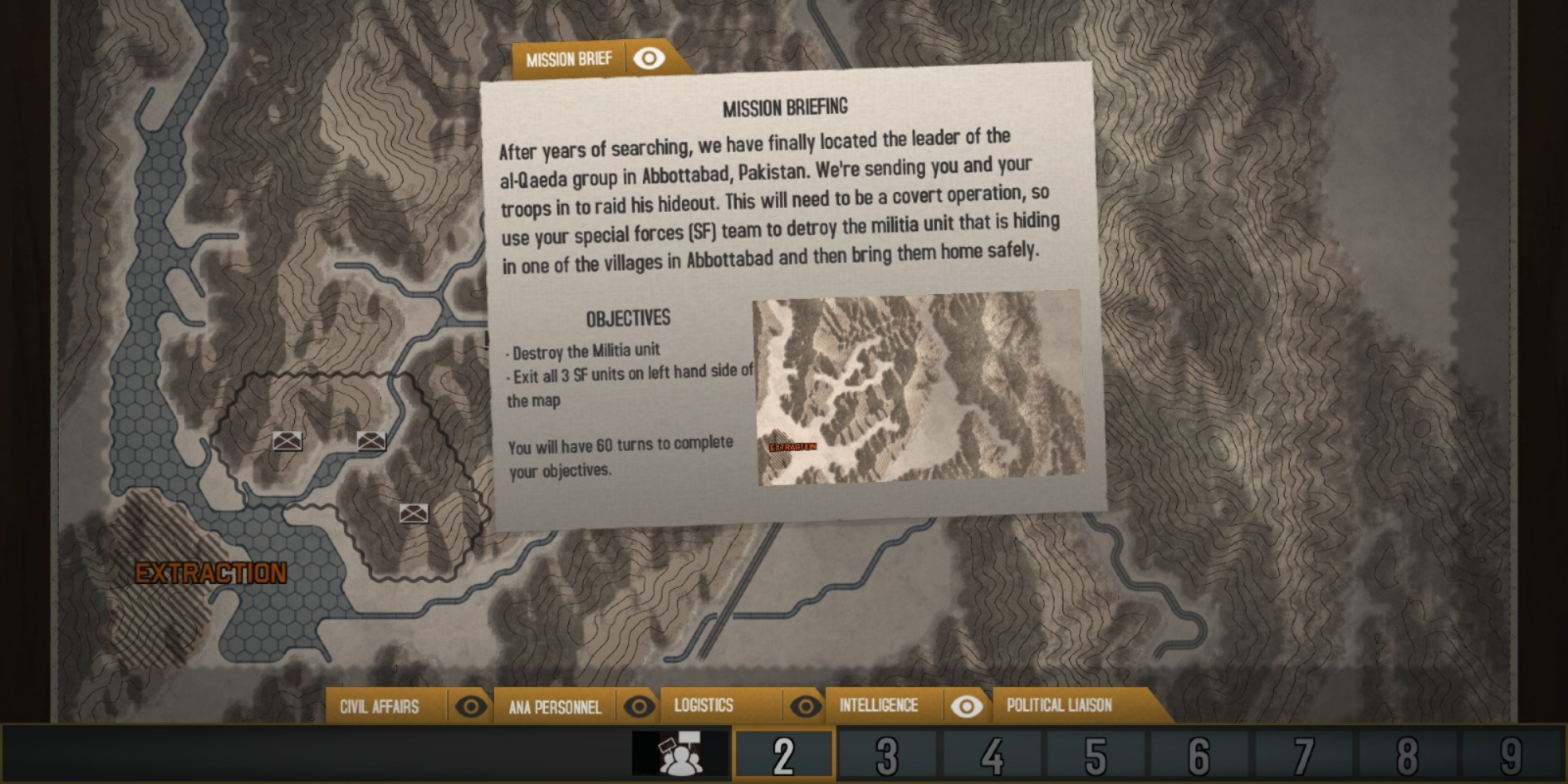Switch to step 6
1568x784 pixels.
pyautogui.click(x=1200, y=756)
